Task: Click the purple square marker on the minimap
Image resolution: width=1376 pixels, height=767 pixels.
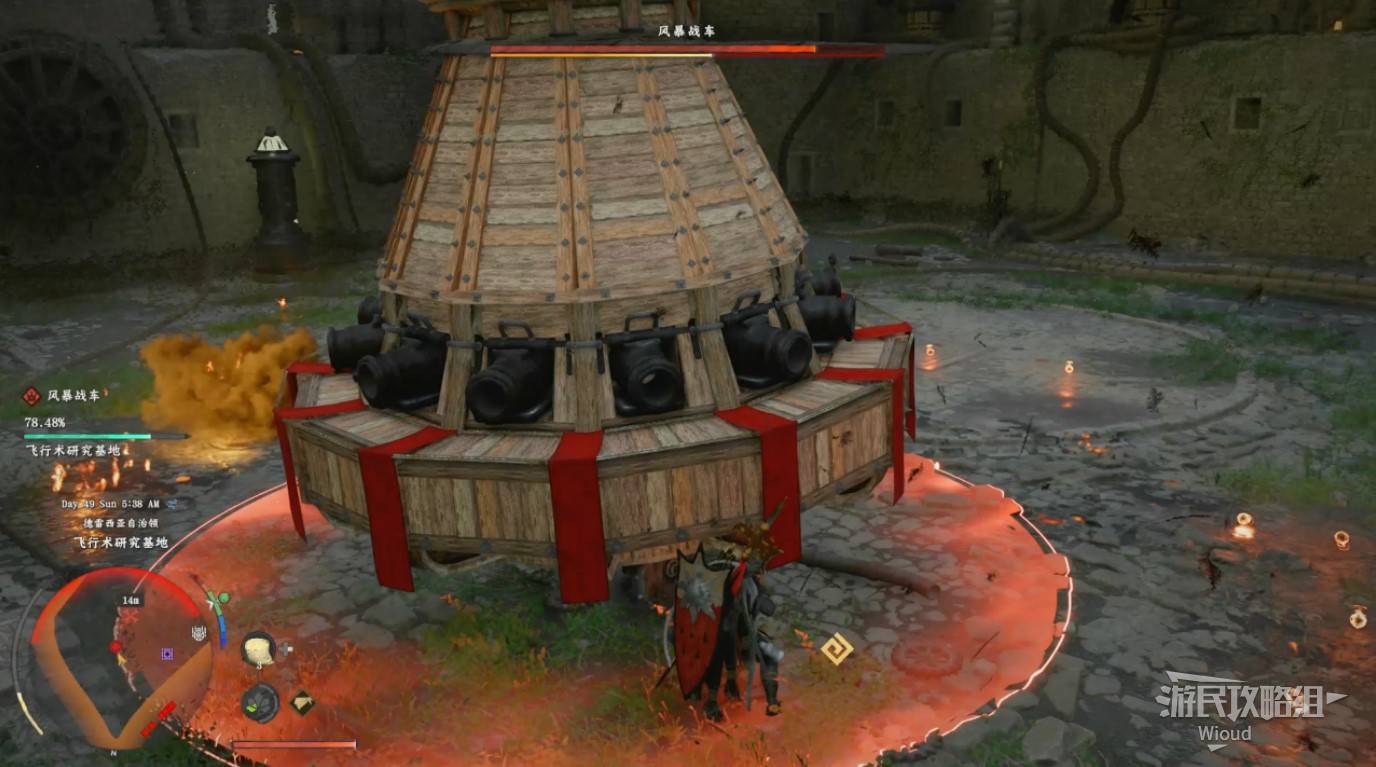Action: pos(168,654)
